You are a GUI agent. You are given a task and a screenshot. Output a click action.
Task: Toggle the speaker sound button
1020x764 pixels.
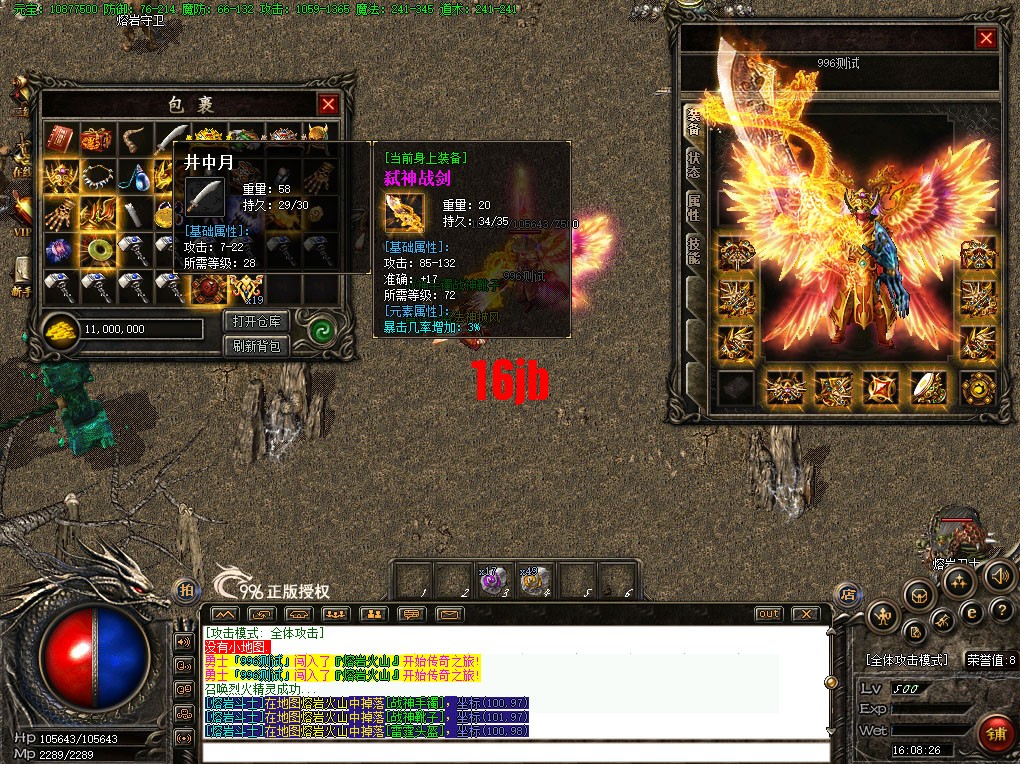point(998,575)
